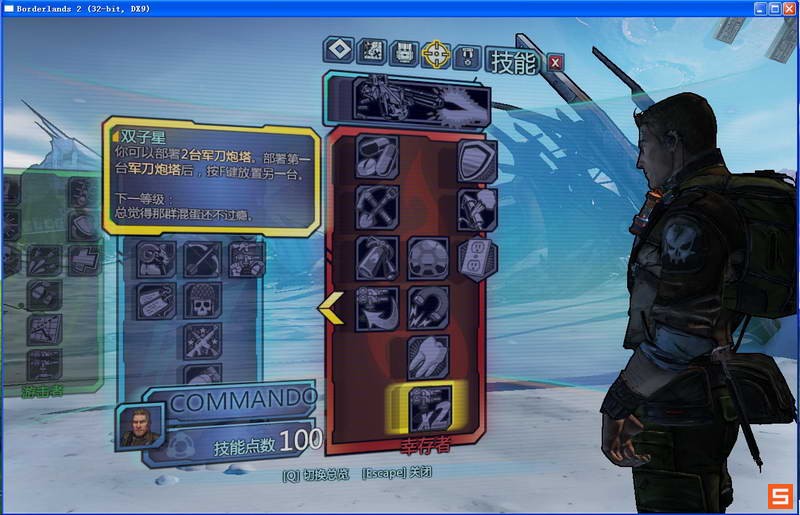Open the medal Badass Rank tab
Viewport: 800px width, 515px height.
[467, 54]
